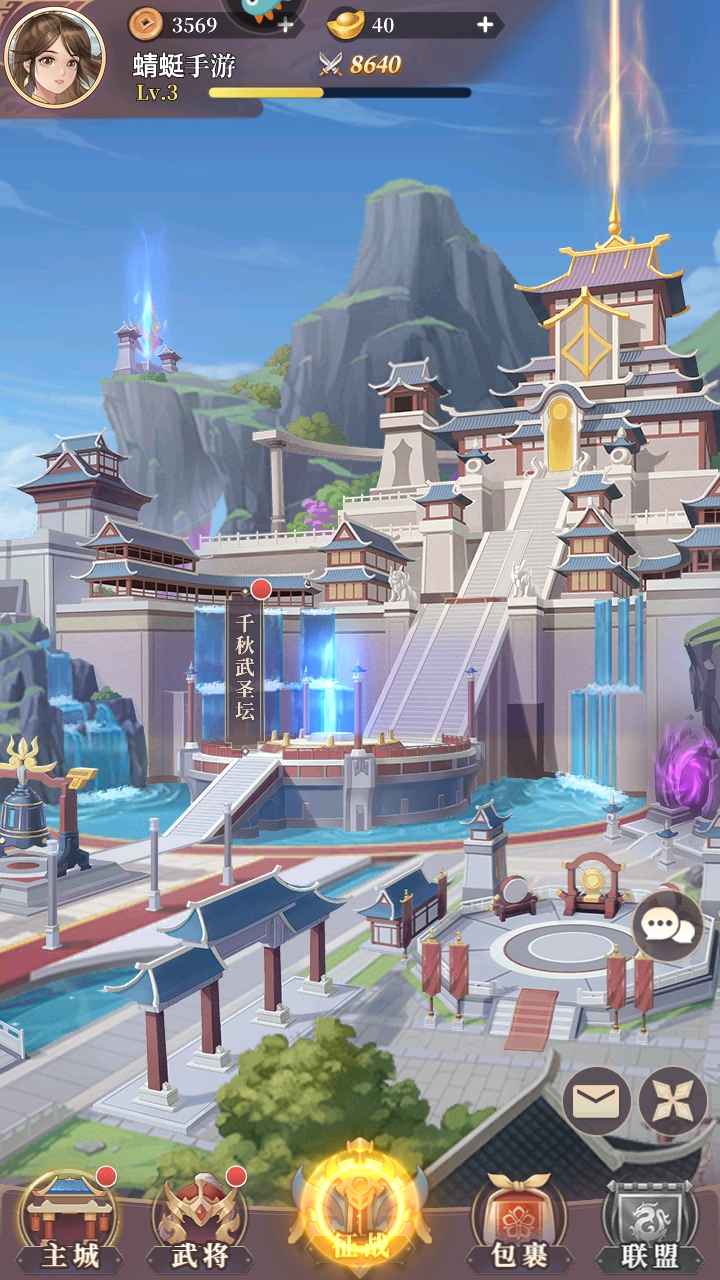Check the mail envelope inbox

pos(596,1101)
